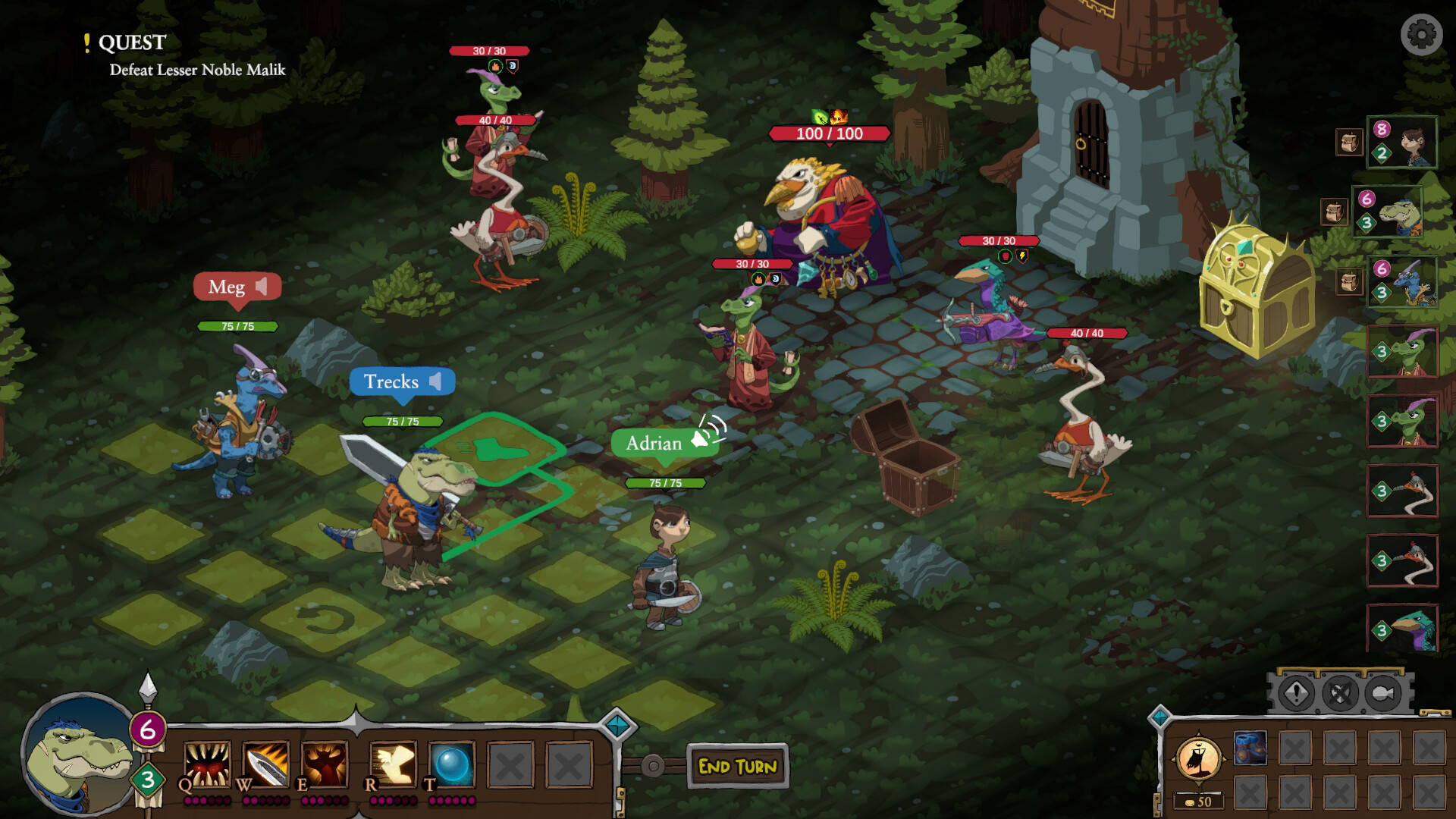Mute Meg's voice via her speaker icon
1456x819 pixels.
click(261, 286)
